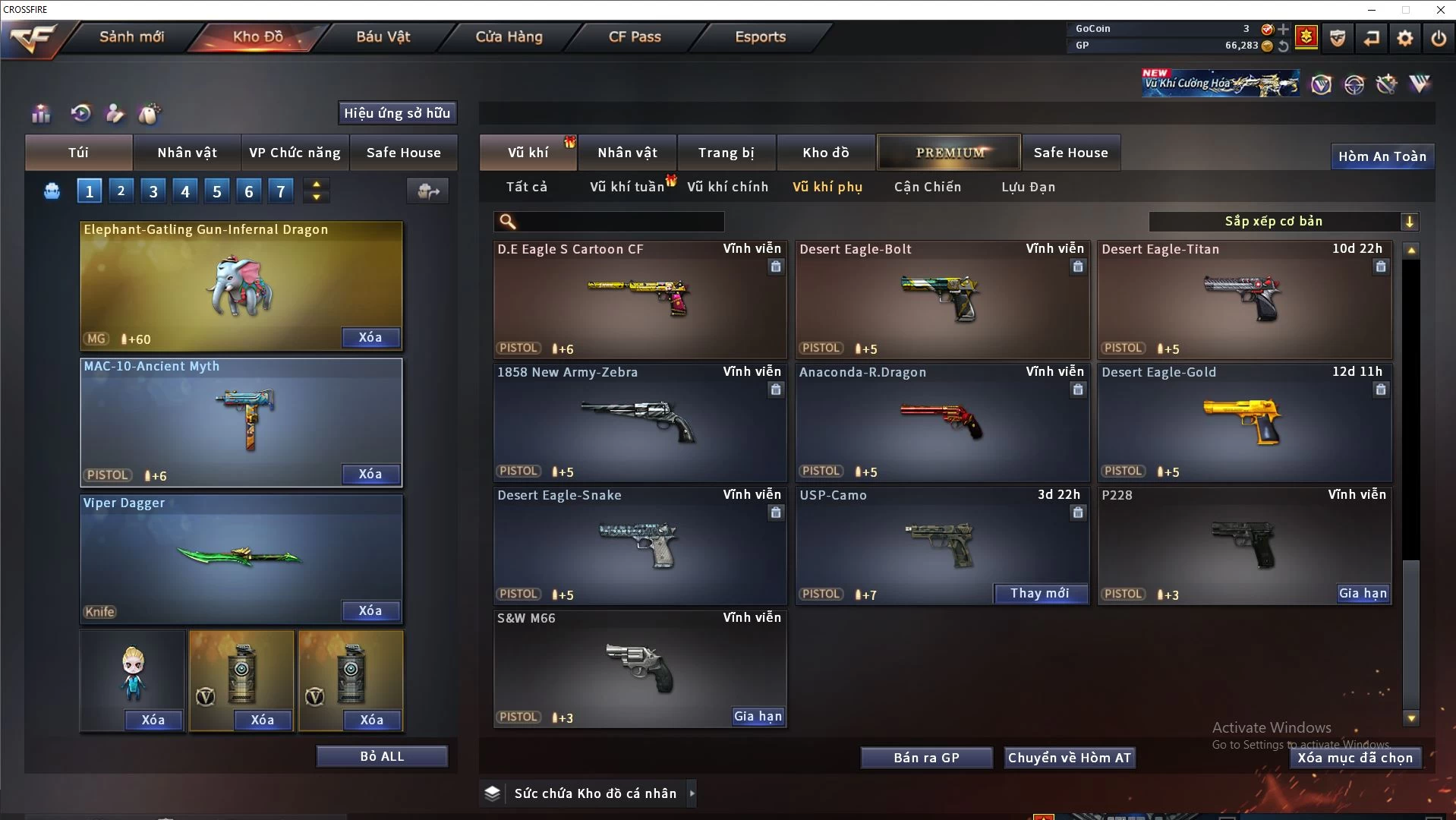The width and height of the screenshot is (1456, 820).
Task: Open the gear settings icon
Action: pyautogui.click(x=1405, y=37)
